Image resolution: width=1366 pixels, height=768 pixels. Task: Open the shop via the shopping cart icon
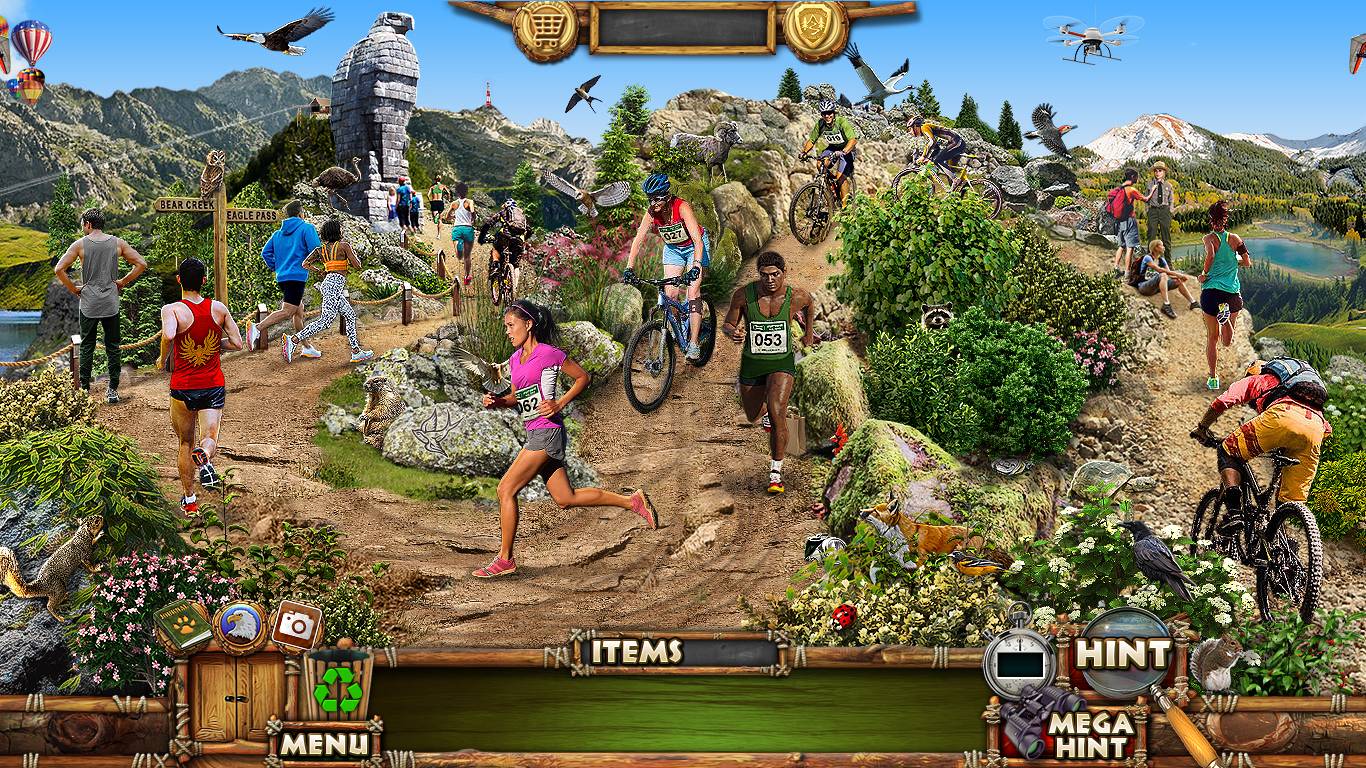[x=546, y=30]
